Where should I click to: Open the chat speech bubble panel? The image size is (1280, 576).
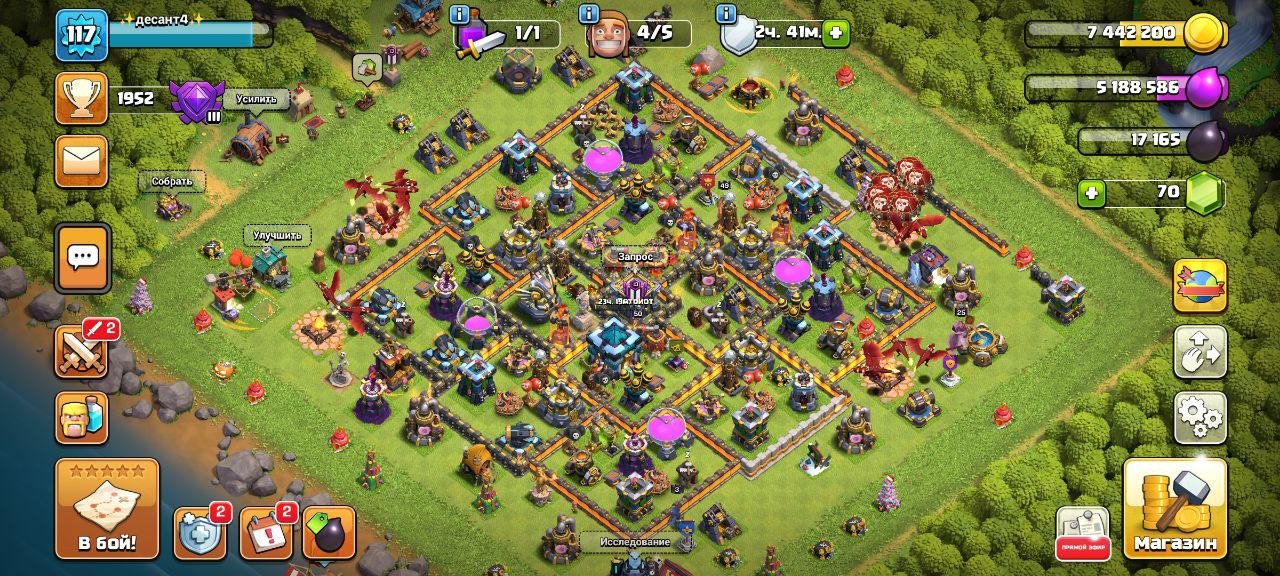[82, 257]
